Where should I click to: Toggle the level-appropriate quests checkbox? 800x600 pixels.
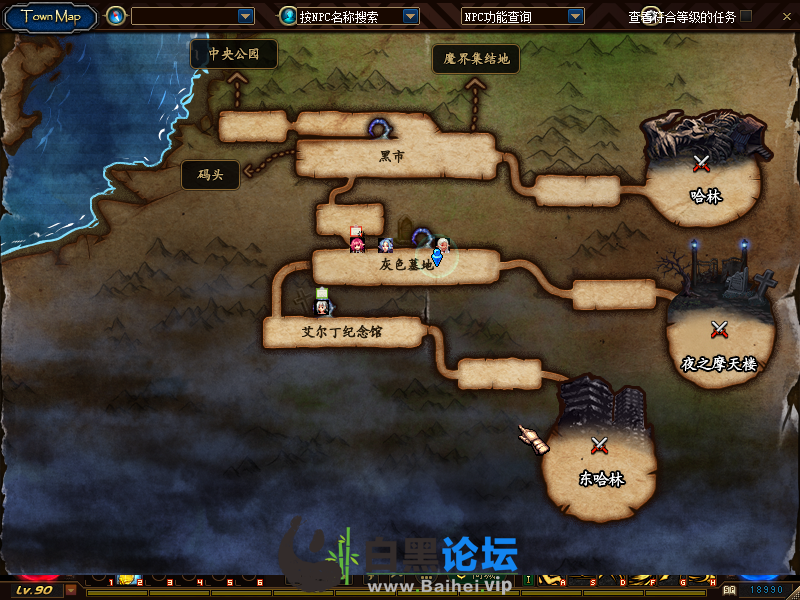coord(746,16)
